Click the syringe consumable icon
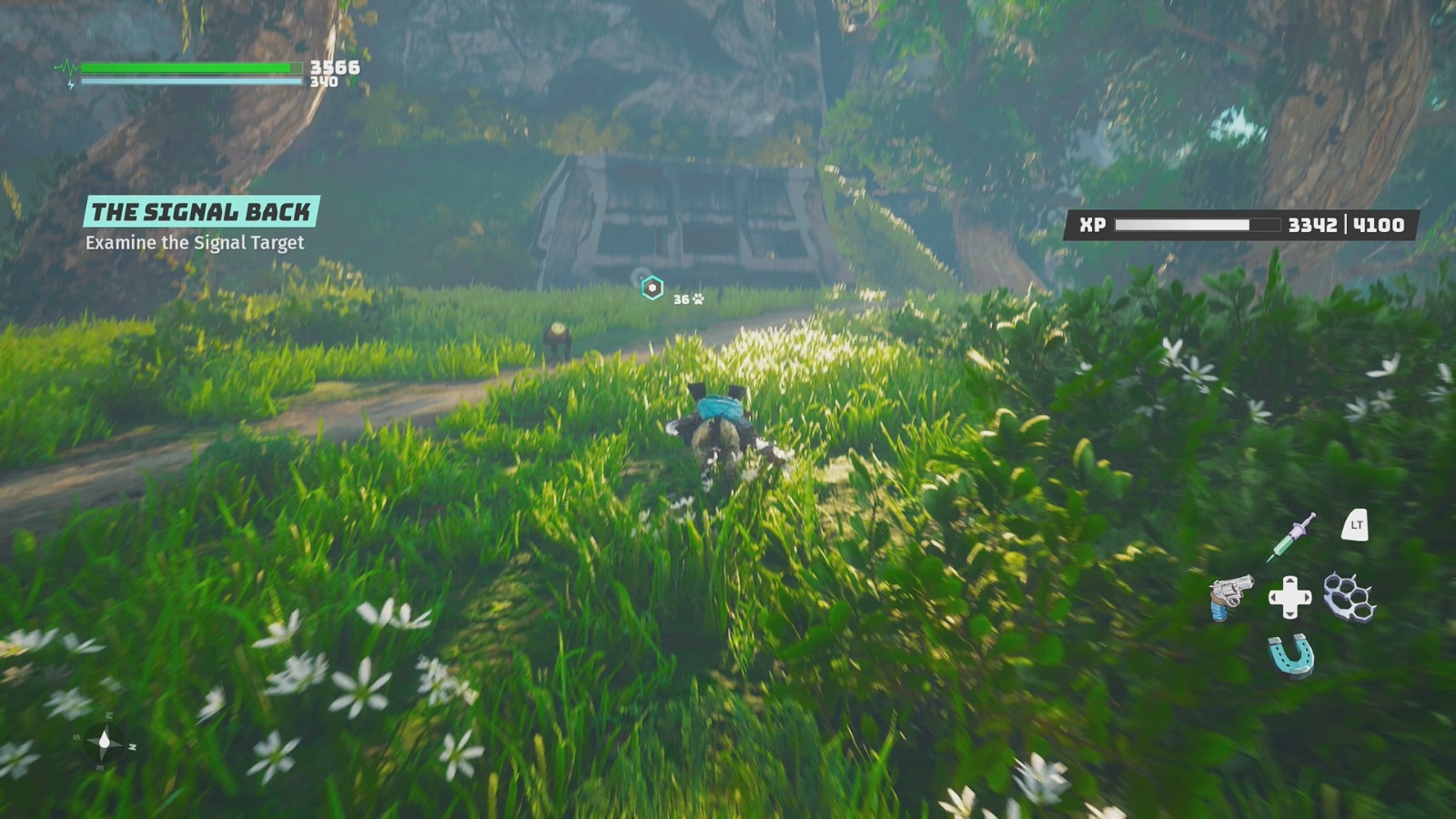The height and width of the screenshot is (819, 1456). (x=1289, y=535)
